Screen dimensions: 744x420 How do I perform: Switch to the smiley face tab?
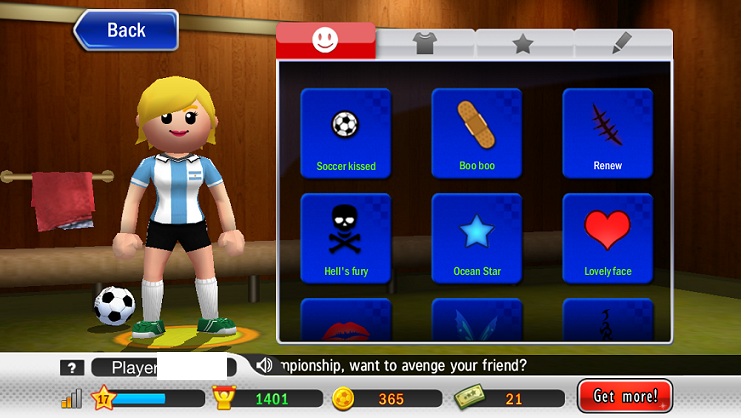[x=325, y=41]
